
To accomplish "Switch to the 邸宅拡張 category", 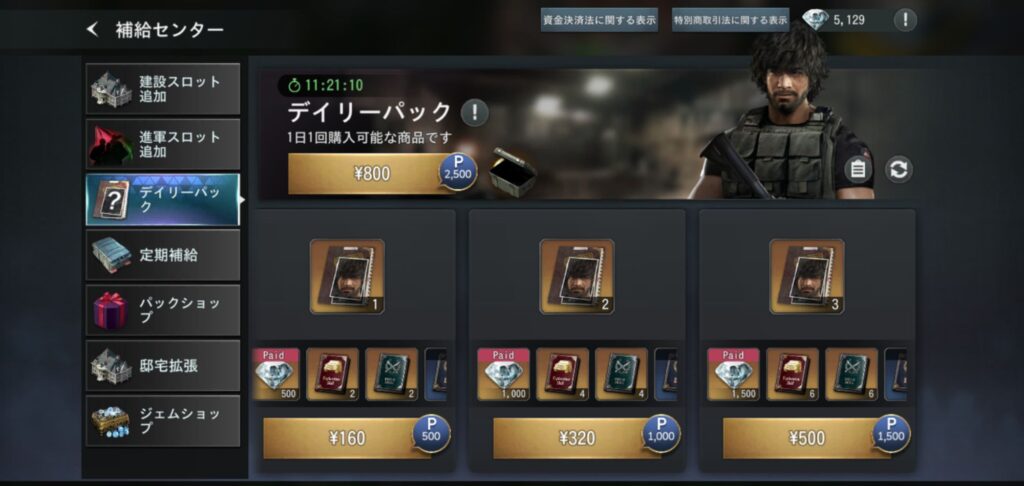I will (163, 365).
